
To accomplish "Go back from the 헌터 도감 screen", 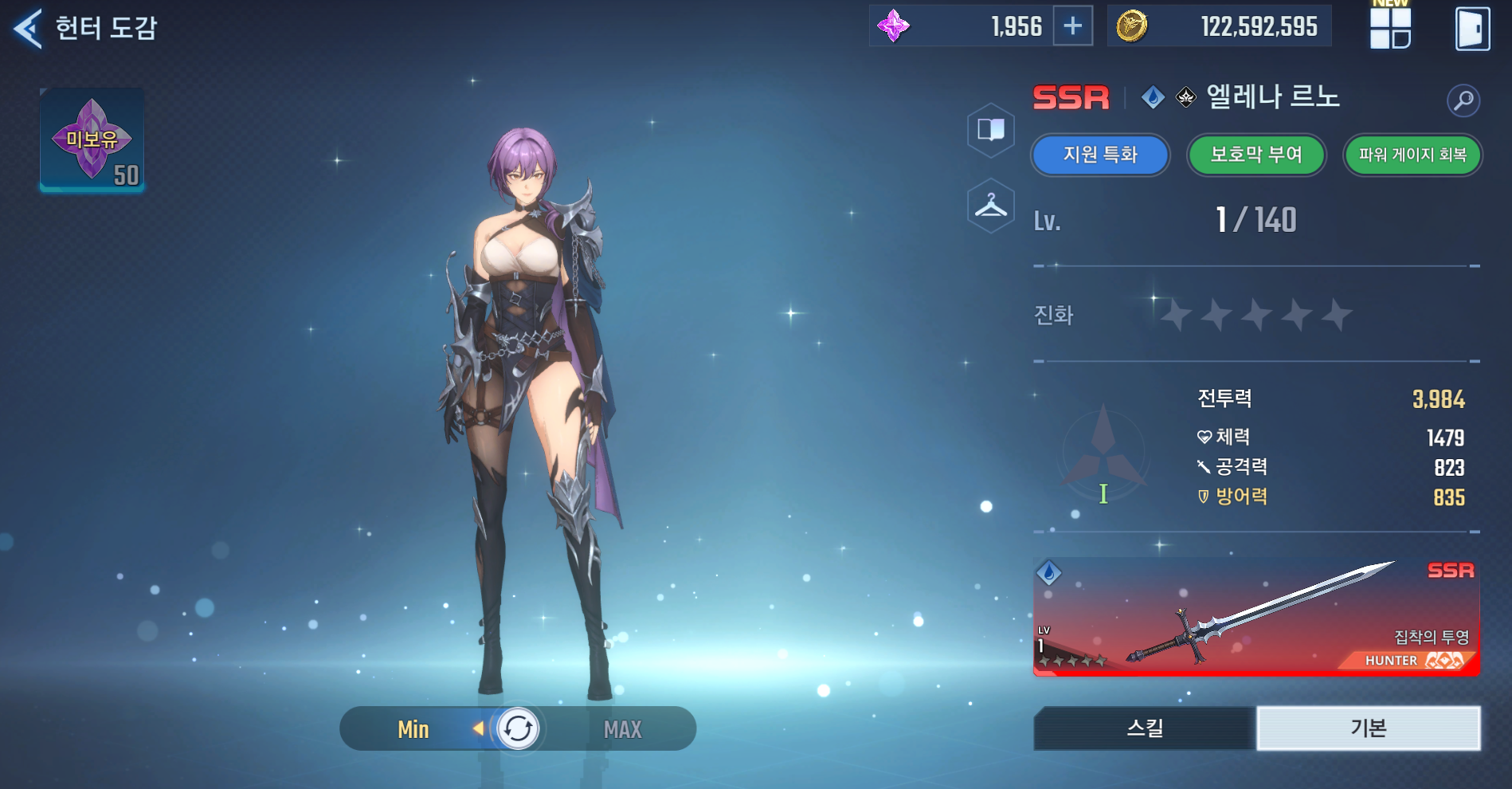I will click(28, 29).
